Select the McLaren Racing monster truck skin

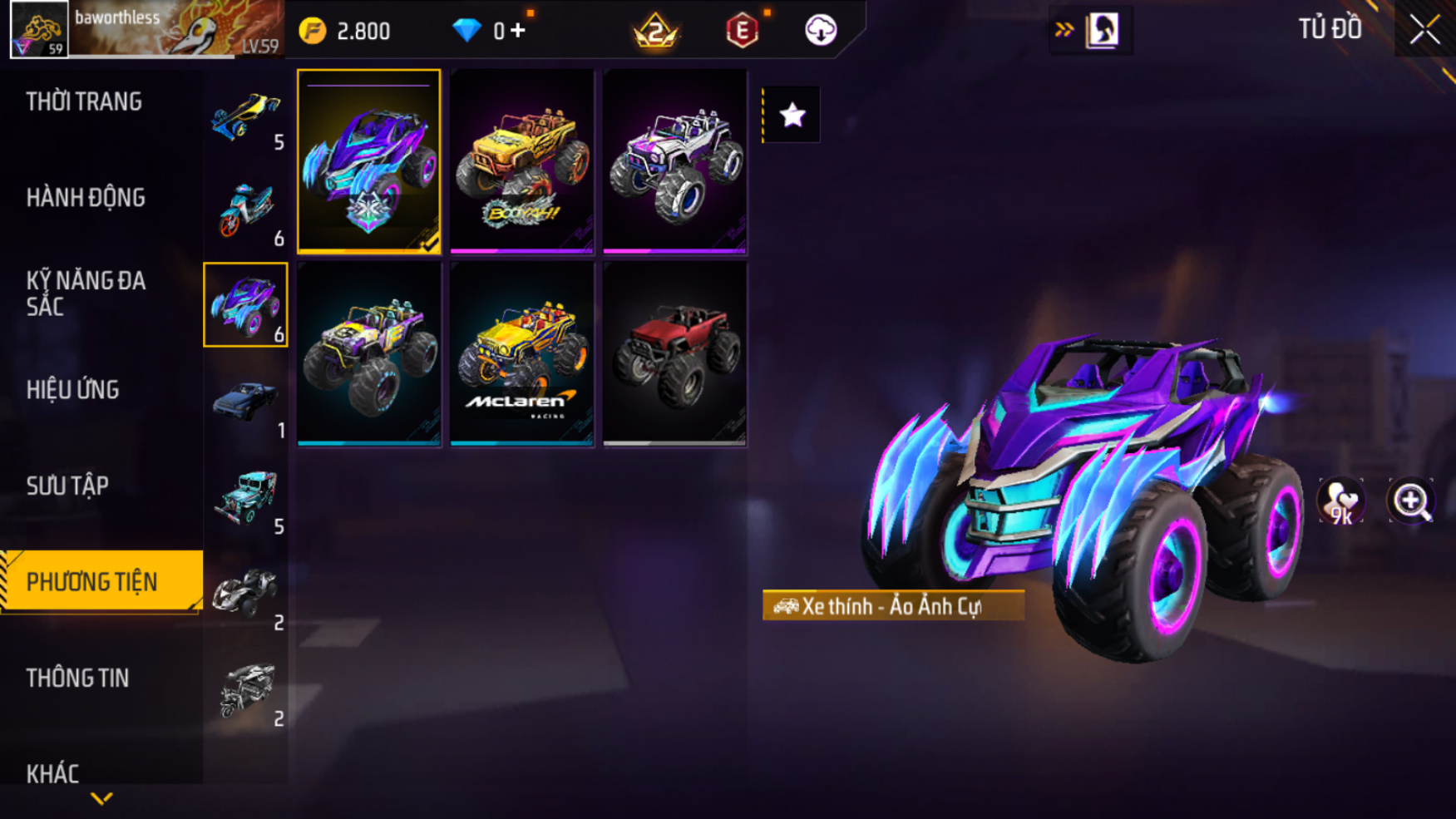tap(521, 354)
